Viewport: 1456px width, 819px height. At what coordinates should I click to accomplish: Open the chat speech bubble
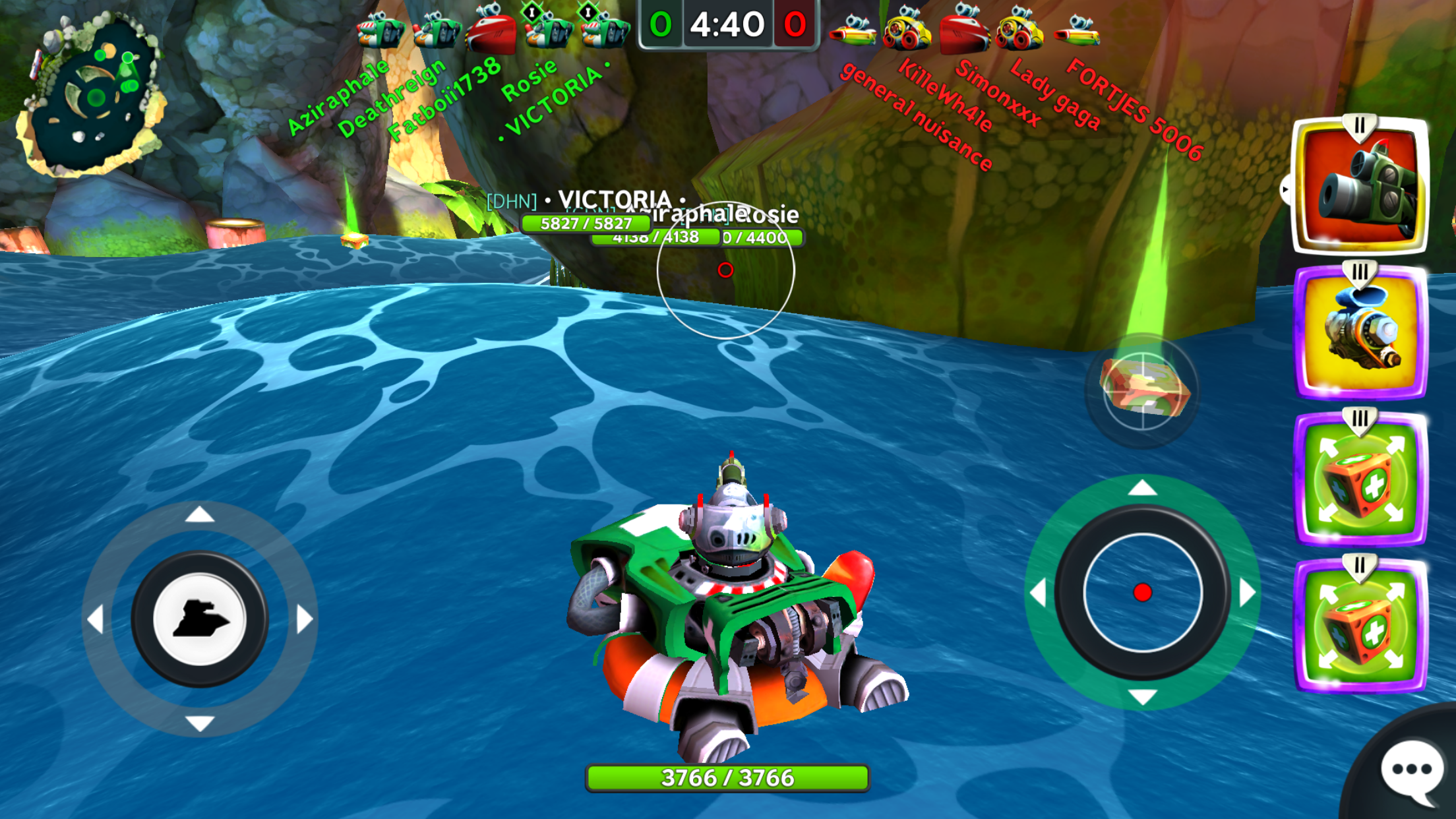pos(1411,770)
